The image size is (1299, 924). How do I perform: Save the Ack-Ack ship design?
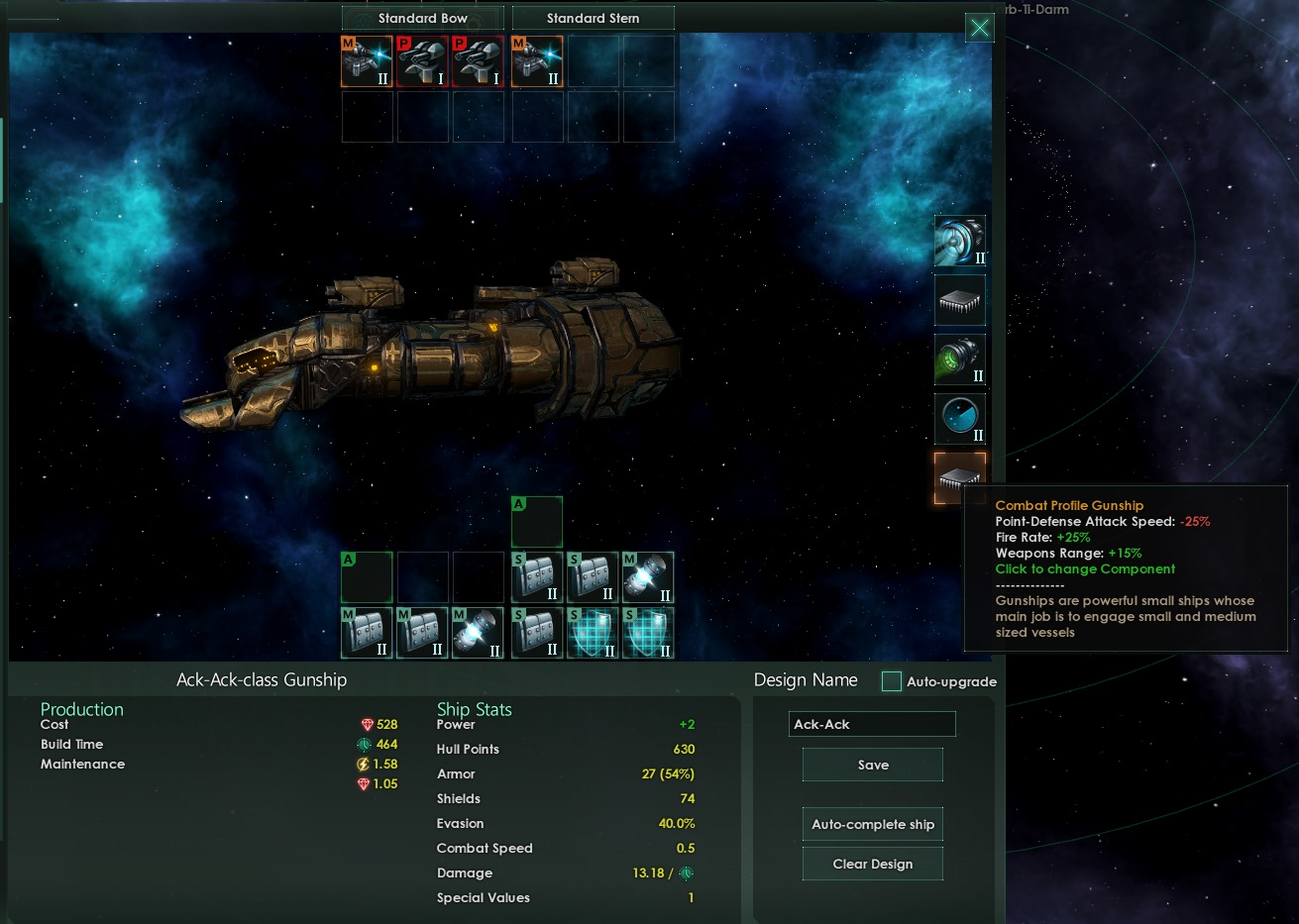(x=872, y=765)
